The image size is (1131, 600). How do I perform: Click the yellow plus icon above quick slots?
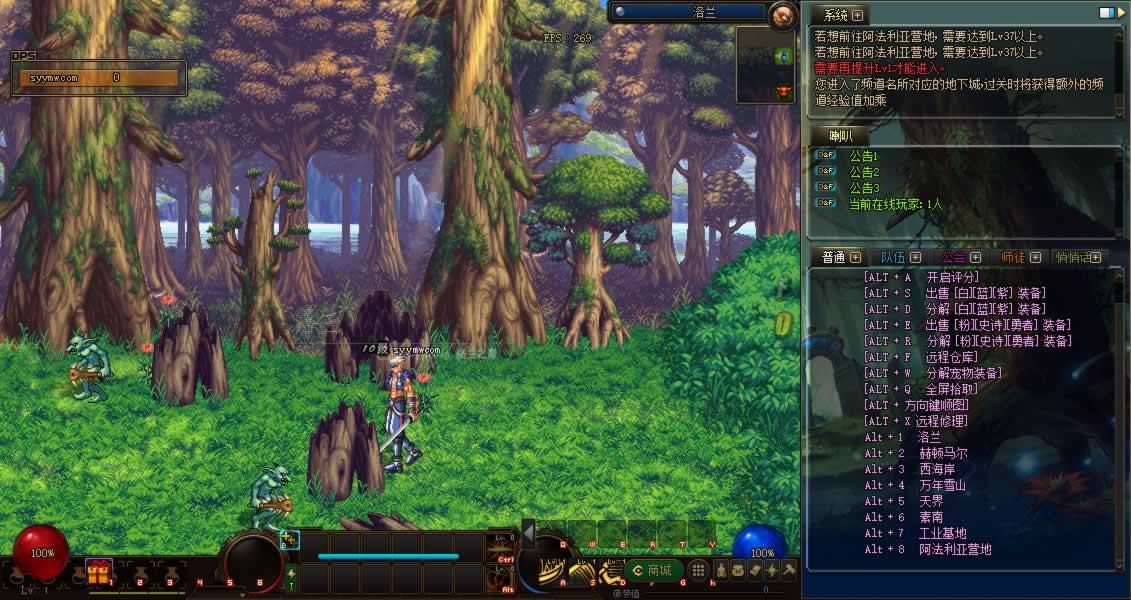(290, 540)
